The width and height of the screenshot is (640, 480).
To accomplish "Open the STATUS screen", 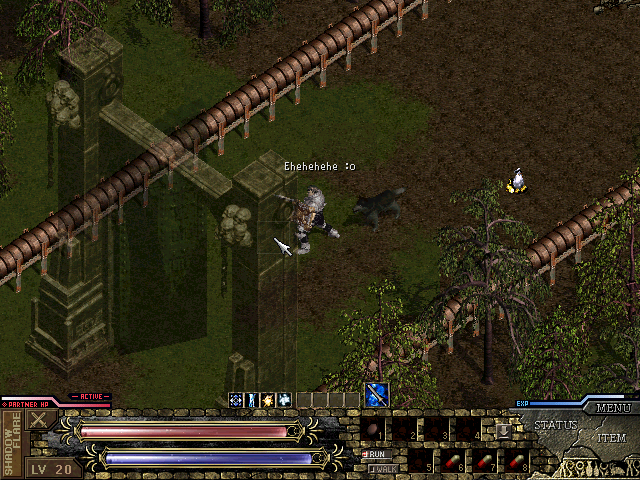I will pos(556,425).
